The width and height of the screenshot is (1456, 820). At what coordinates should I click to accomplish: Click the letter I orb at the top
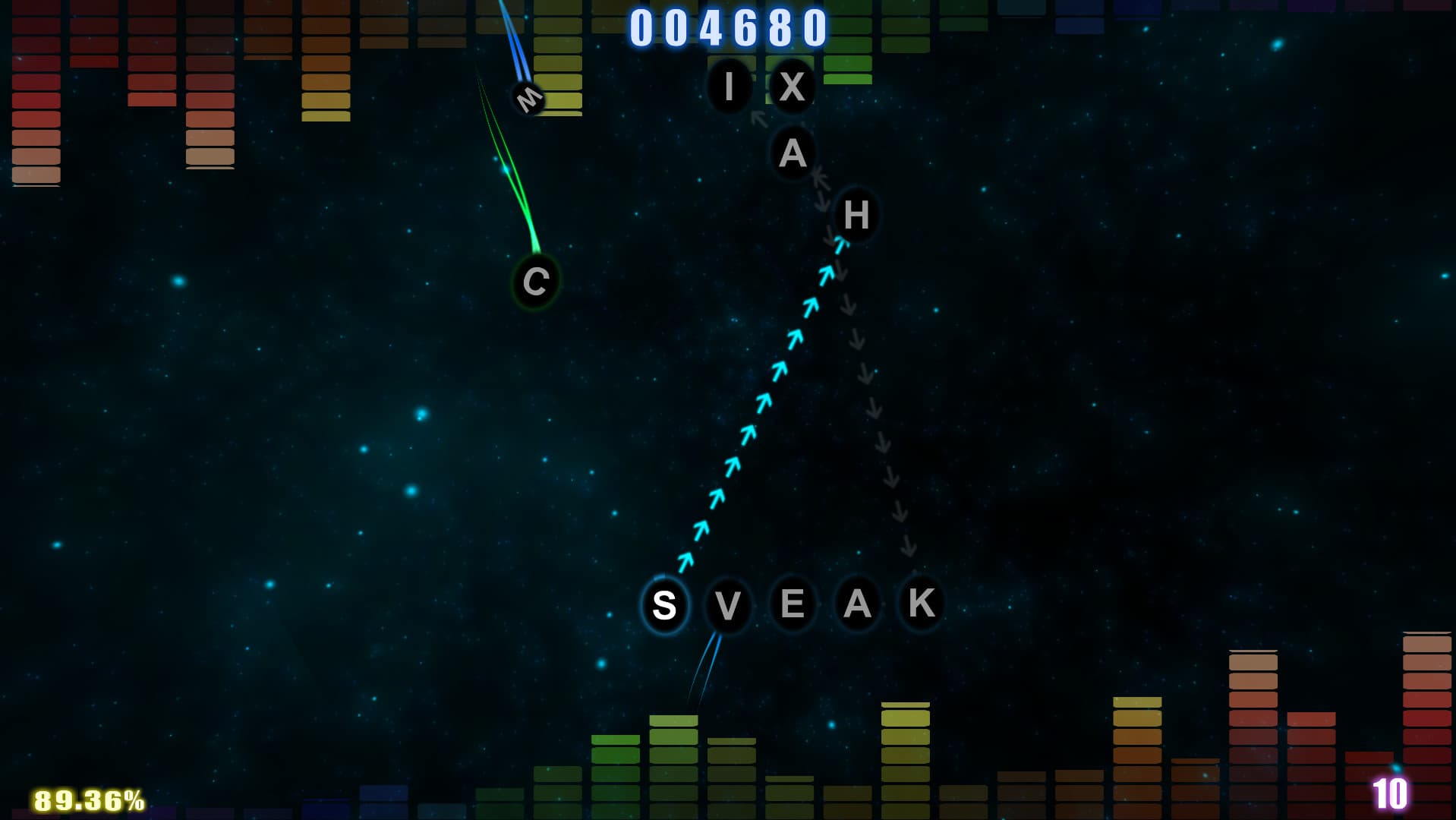[x=729, y=86]
